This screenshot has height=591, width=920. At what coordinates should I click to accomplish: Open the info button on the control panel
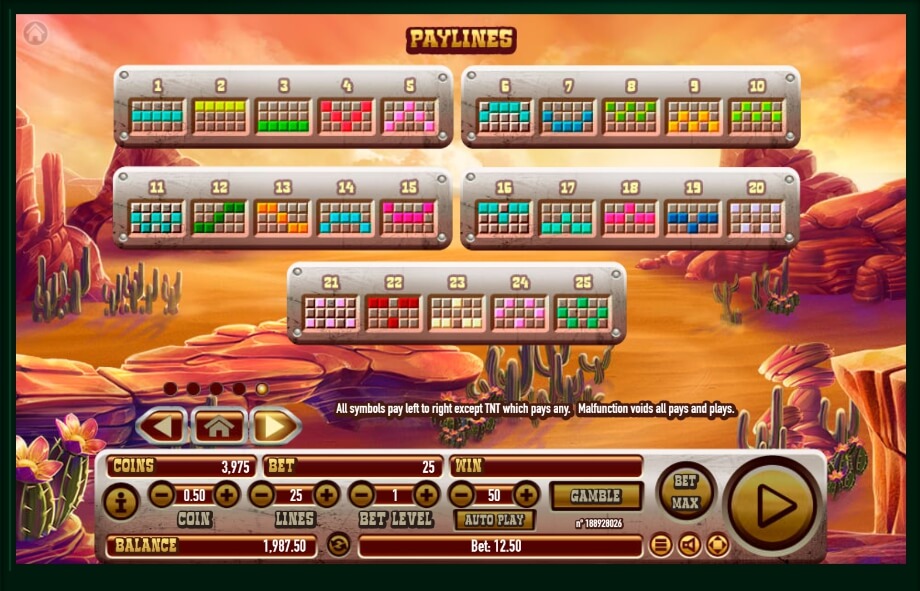click(121, 501)
